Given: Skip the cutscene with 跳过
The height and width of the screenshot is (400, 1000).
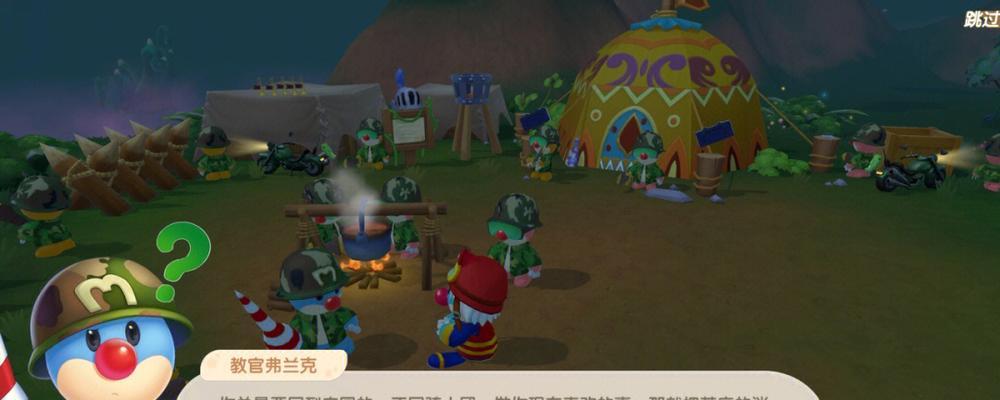Looking at the screenshot, I should (981, 19).
